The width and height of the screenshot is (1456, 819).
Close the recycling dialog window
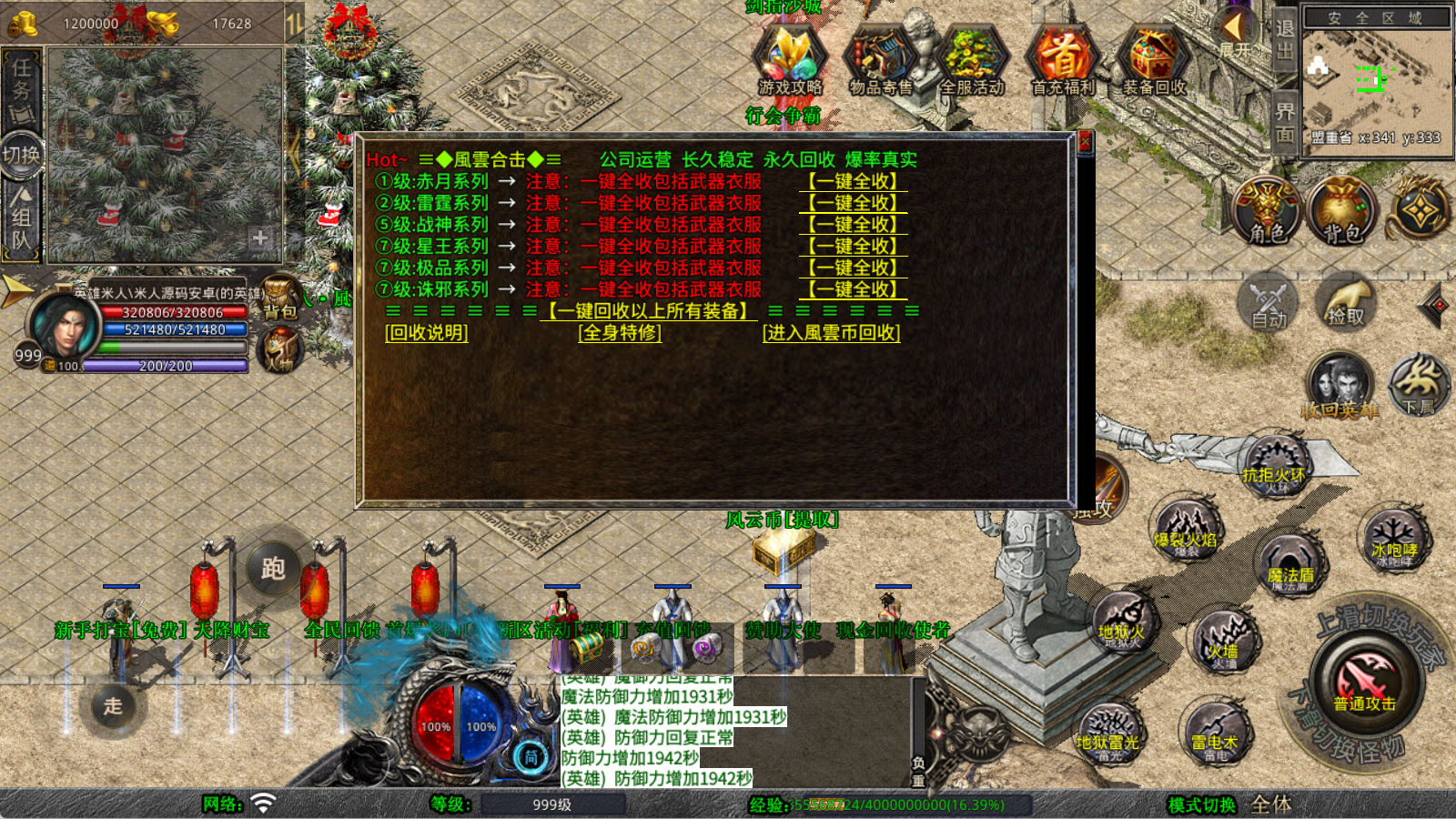point(1084,142)
